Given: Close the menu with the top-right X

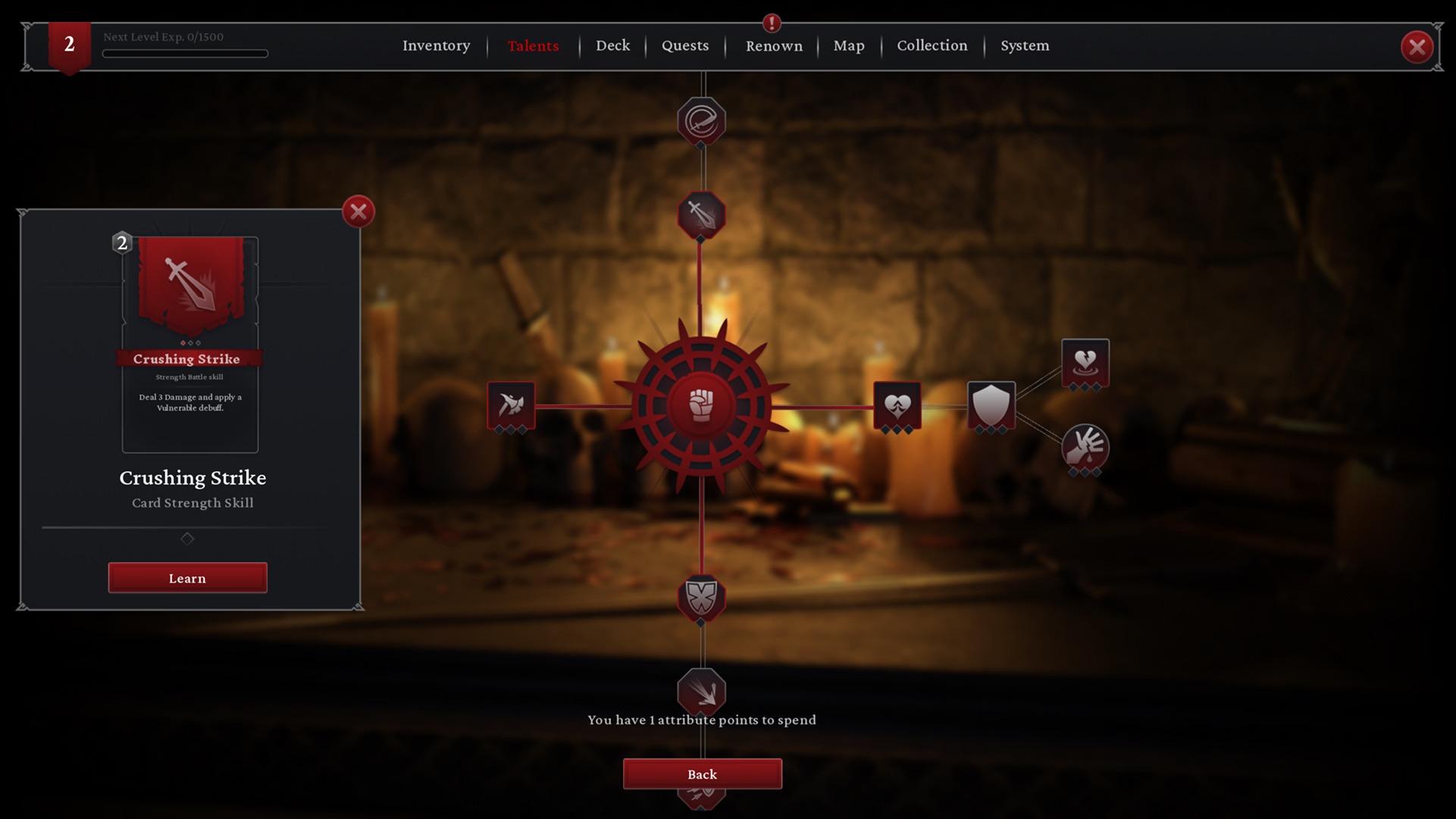Looking at the screenshot, I should pos(1417,47).
